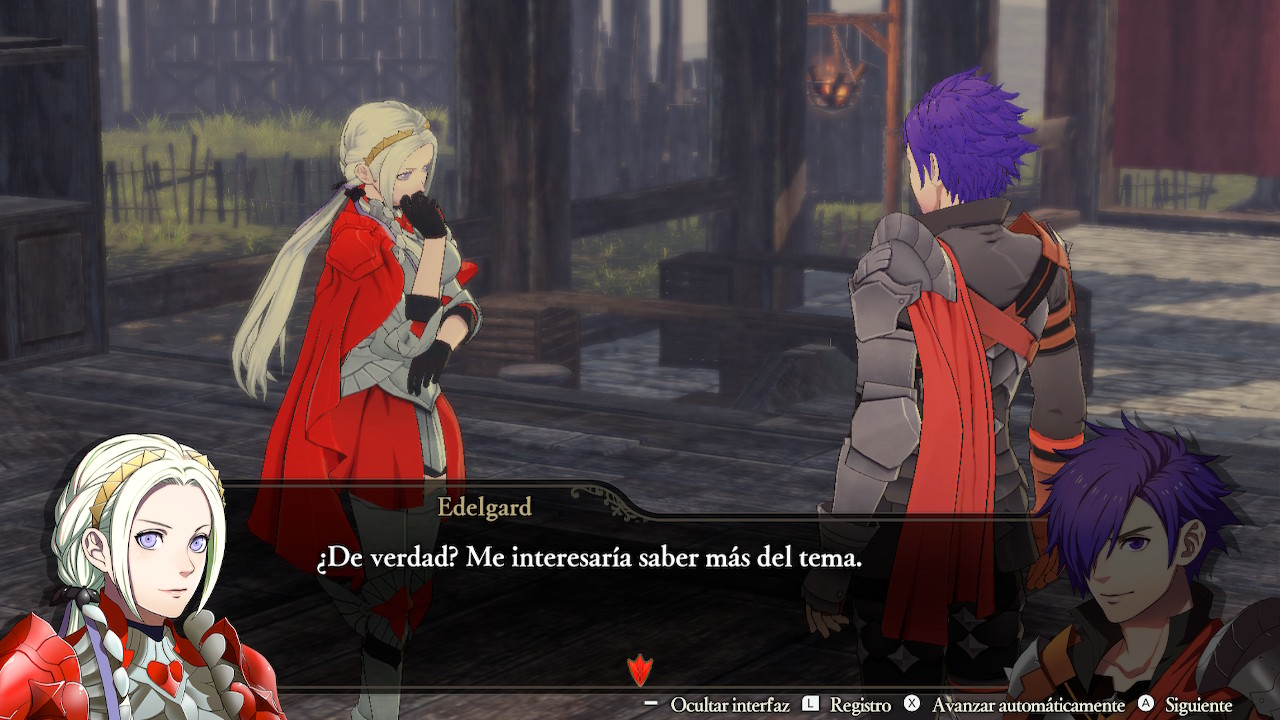The width and height of the screenshot is (1280, 720).
Task: Click the red continue arrow under the dialogue
Action: click(638, 669)
